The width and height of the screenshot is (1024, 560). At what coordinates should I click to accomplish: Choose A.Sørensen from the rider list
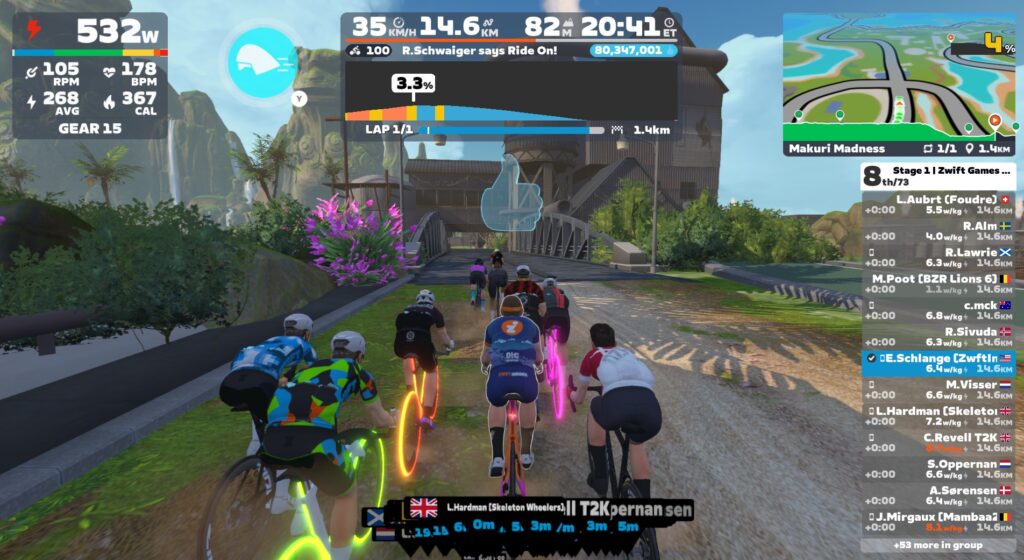coord(937,494)
